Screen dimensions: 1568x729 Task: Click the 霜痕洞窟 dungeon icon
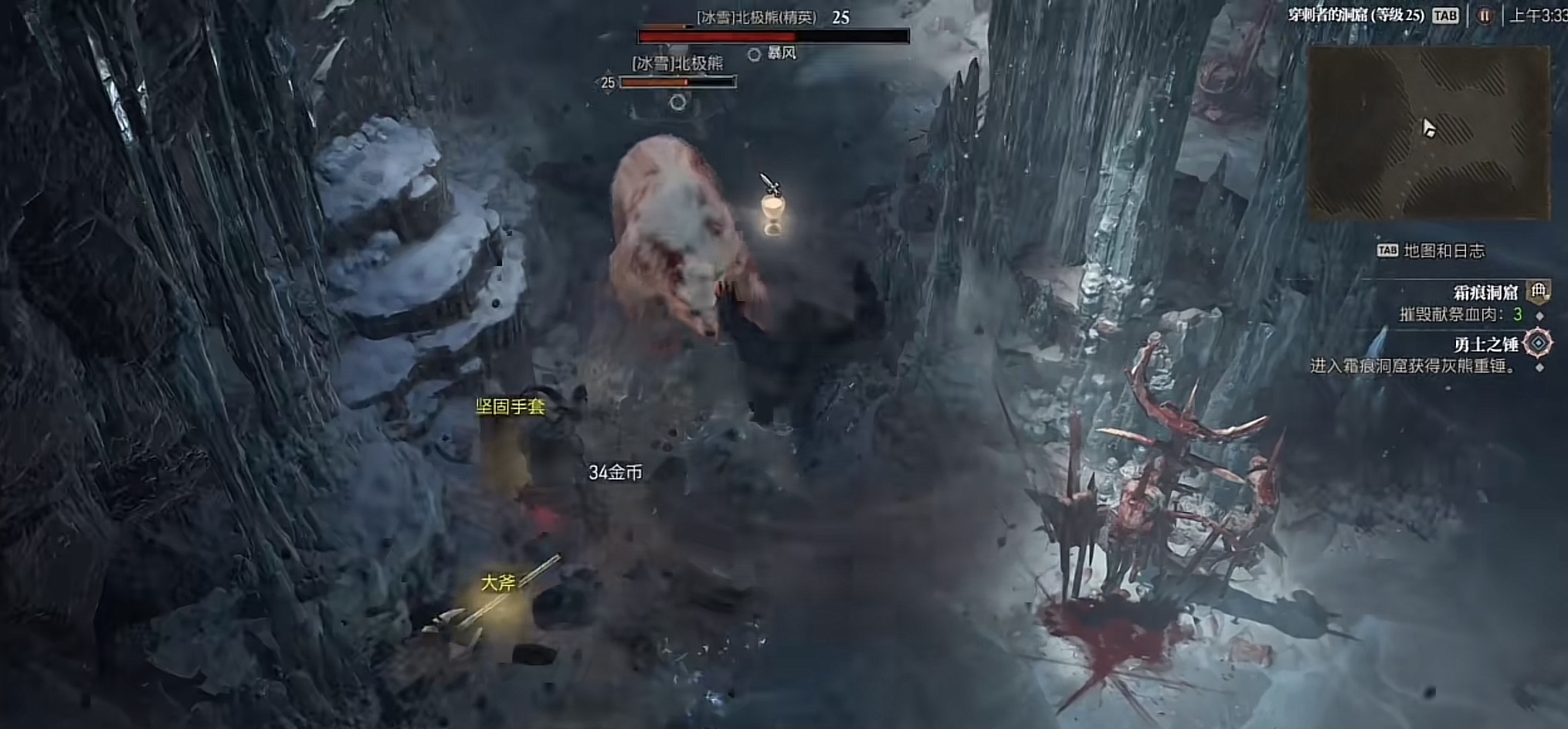tap(1539, 292)
